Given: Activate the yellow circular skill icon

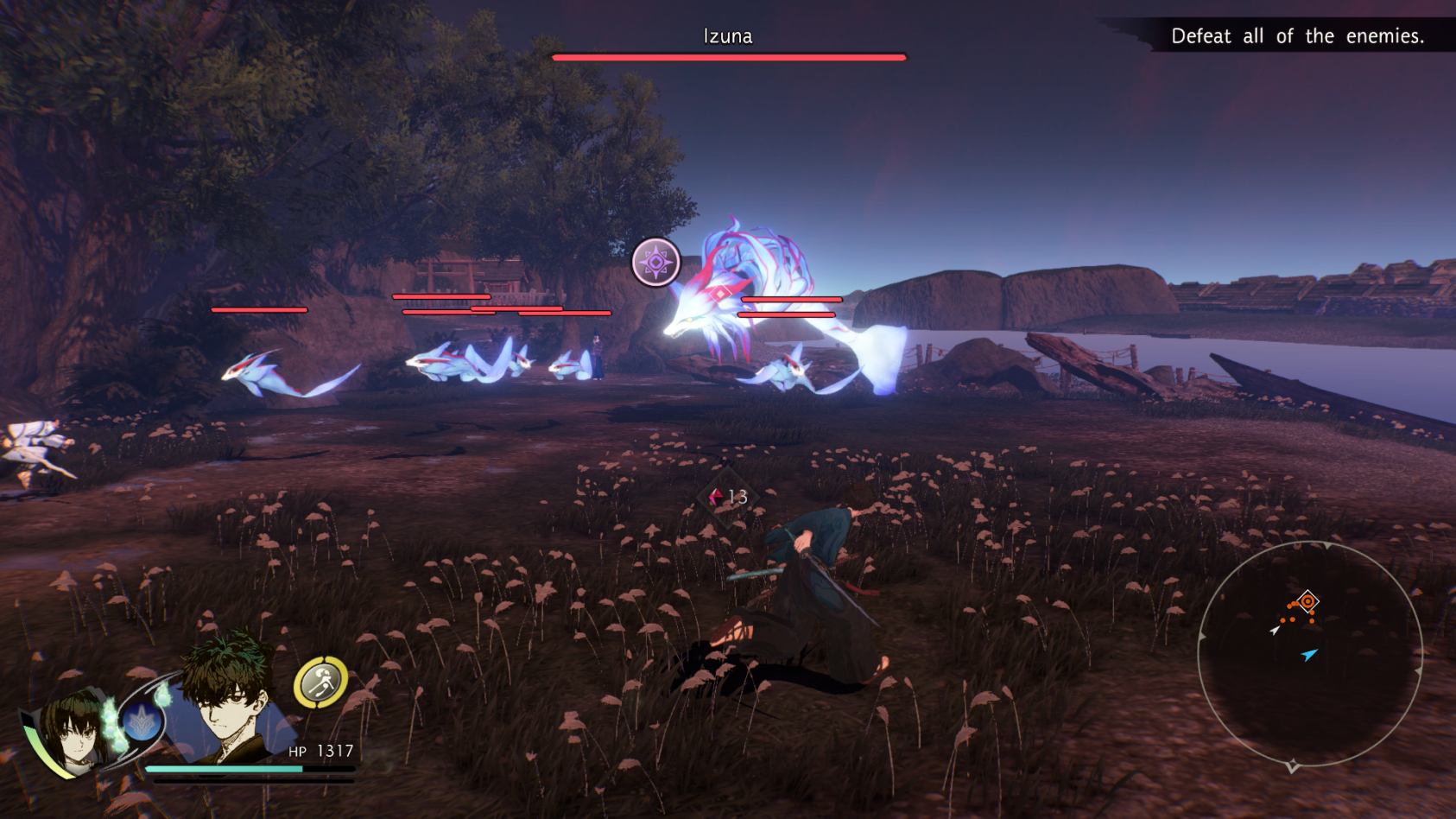Looking at the screenshot, I should coord(321,682).
